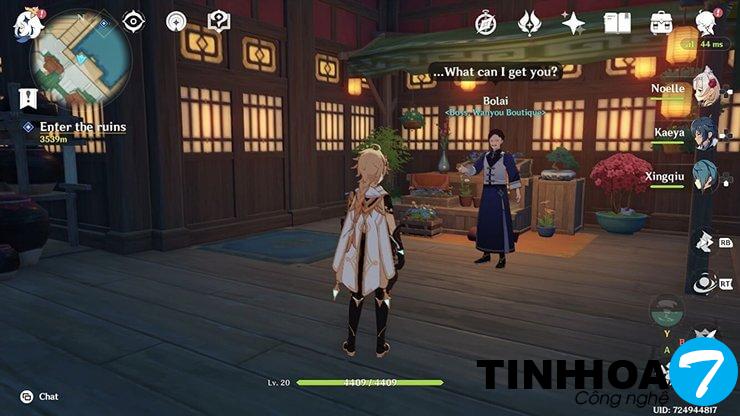Open the adventurer handbook book icon
Screen dimensions: 740x416
click(617, 22)
